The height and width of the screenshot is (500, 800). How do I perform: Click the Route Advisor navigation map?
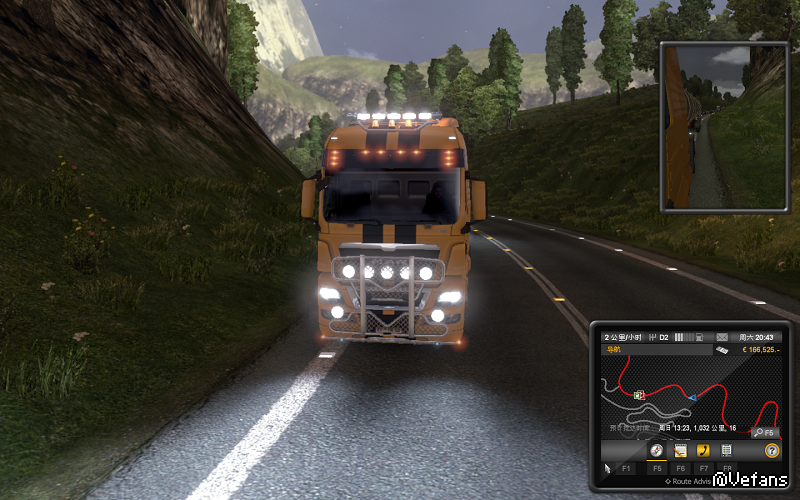[690, 395]
